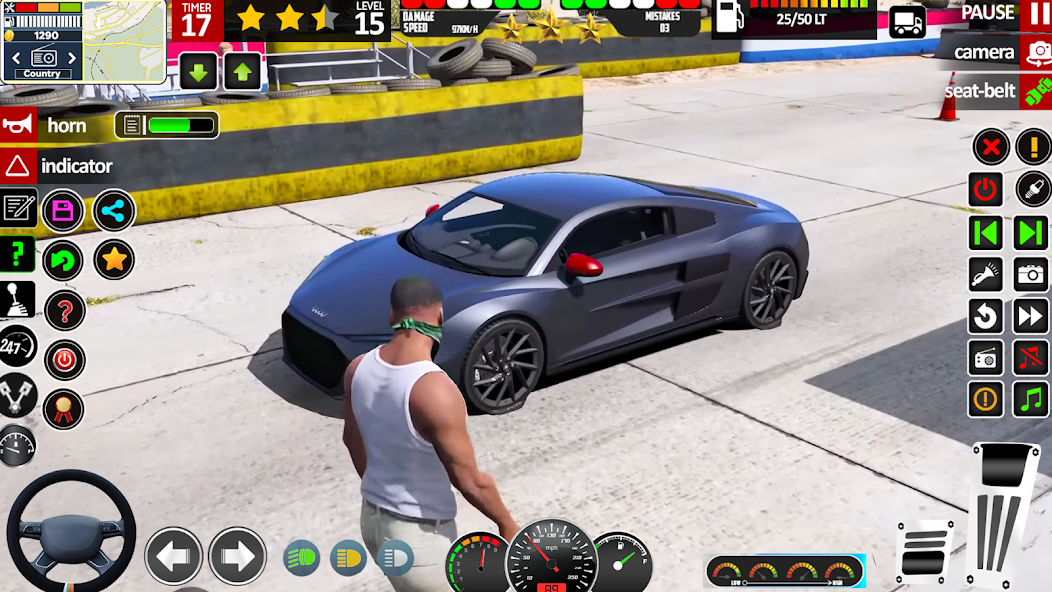Screen dimensions: 1052x592
Task: Steer right with the right arrow button
Action: [x=237, y=556]
